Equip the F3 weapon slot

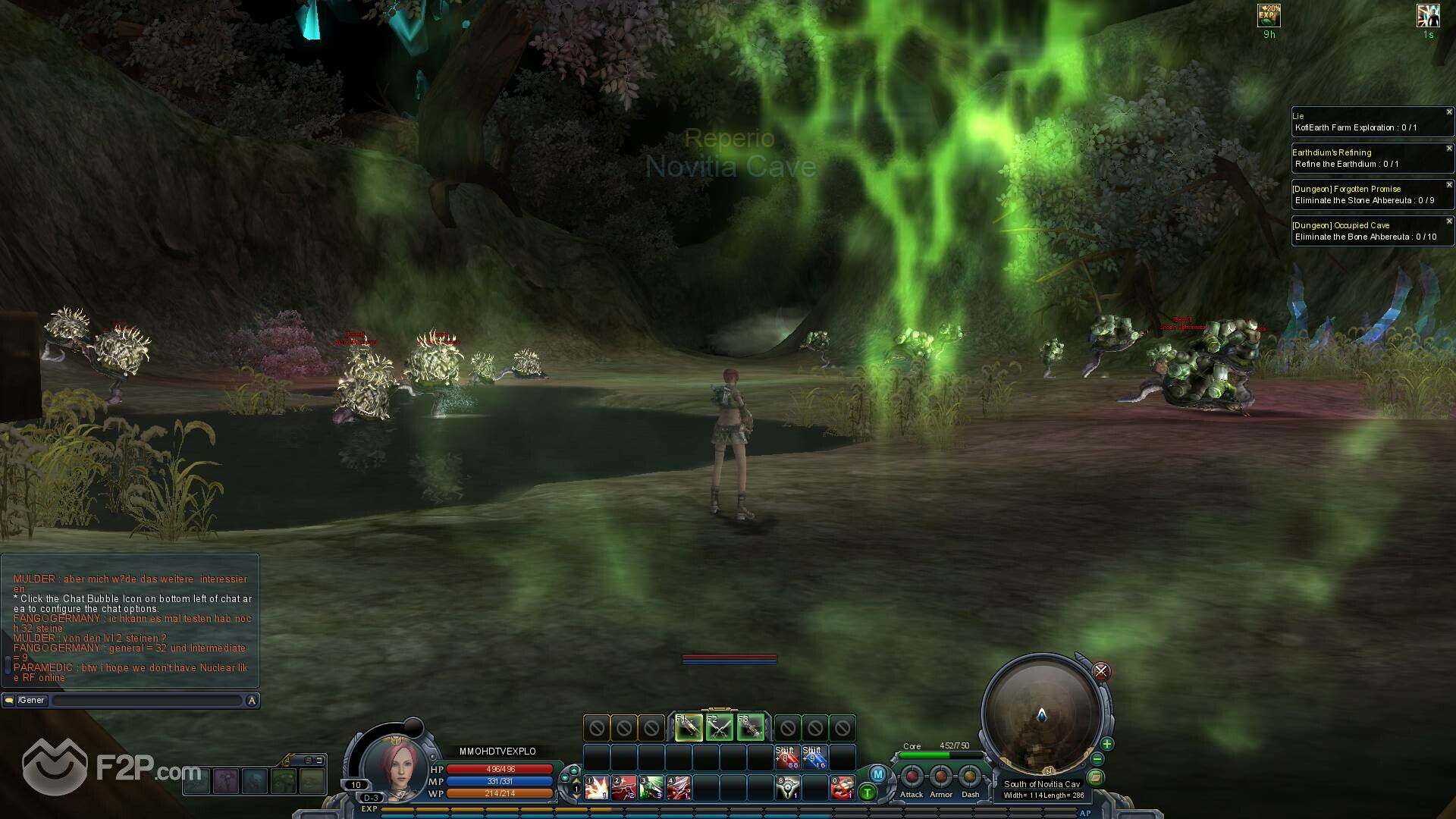pos(751,728)
